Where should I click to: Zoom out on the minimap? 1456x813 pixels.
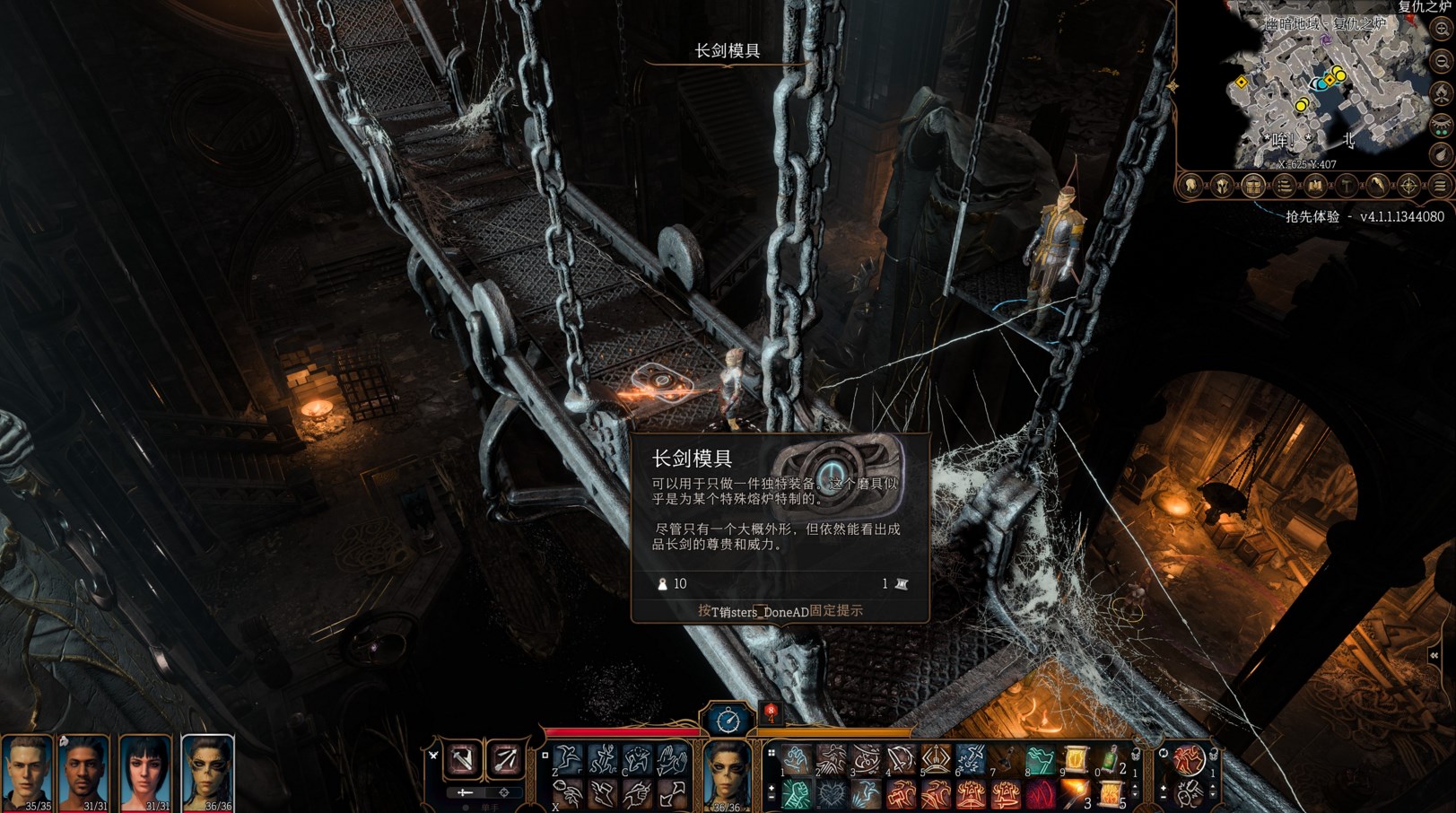pos(1442,61)
